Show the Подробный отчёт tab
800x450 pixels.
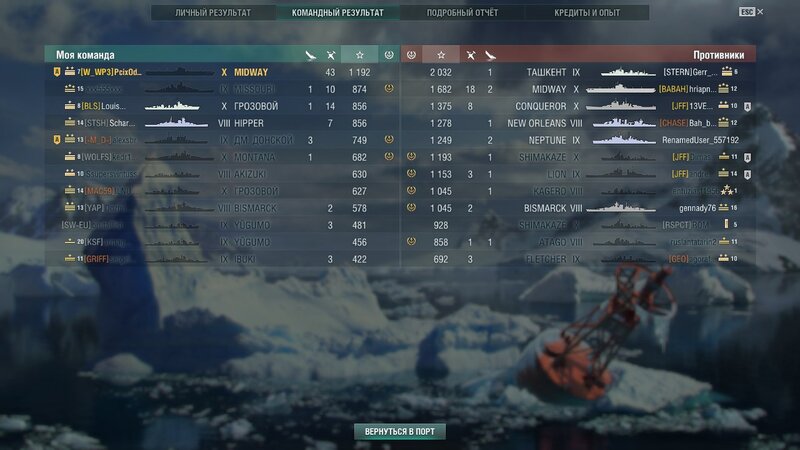click(x=462, y=13)
